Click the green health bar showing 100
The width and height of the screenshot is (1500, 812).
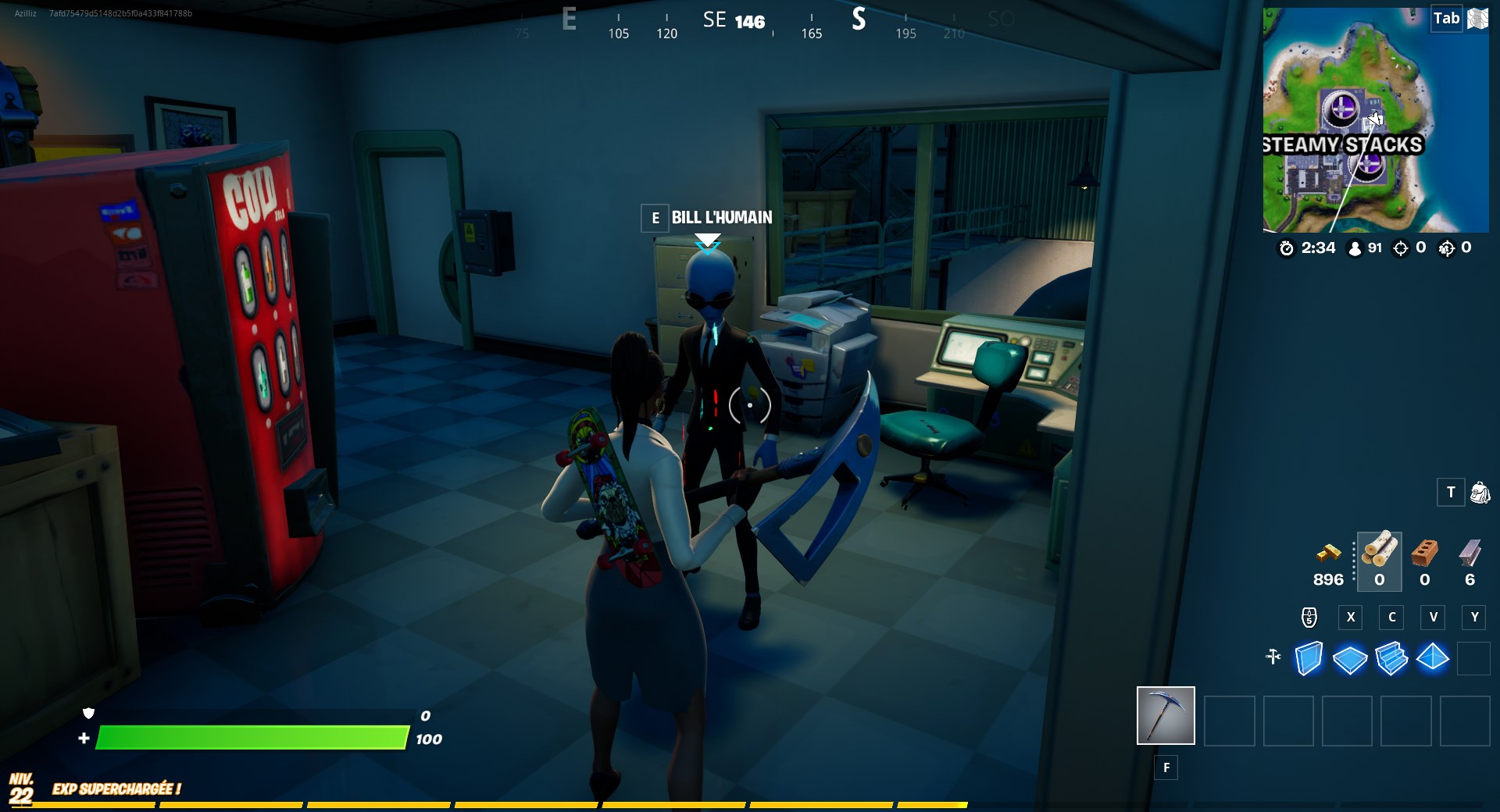(x=250, y=737)
